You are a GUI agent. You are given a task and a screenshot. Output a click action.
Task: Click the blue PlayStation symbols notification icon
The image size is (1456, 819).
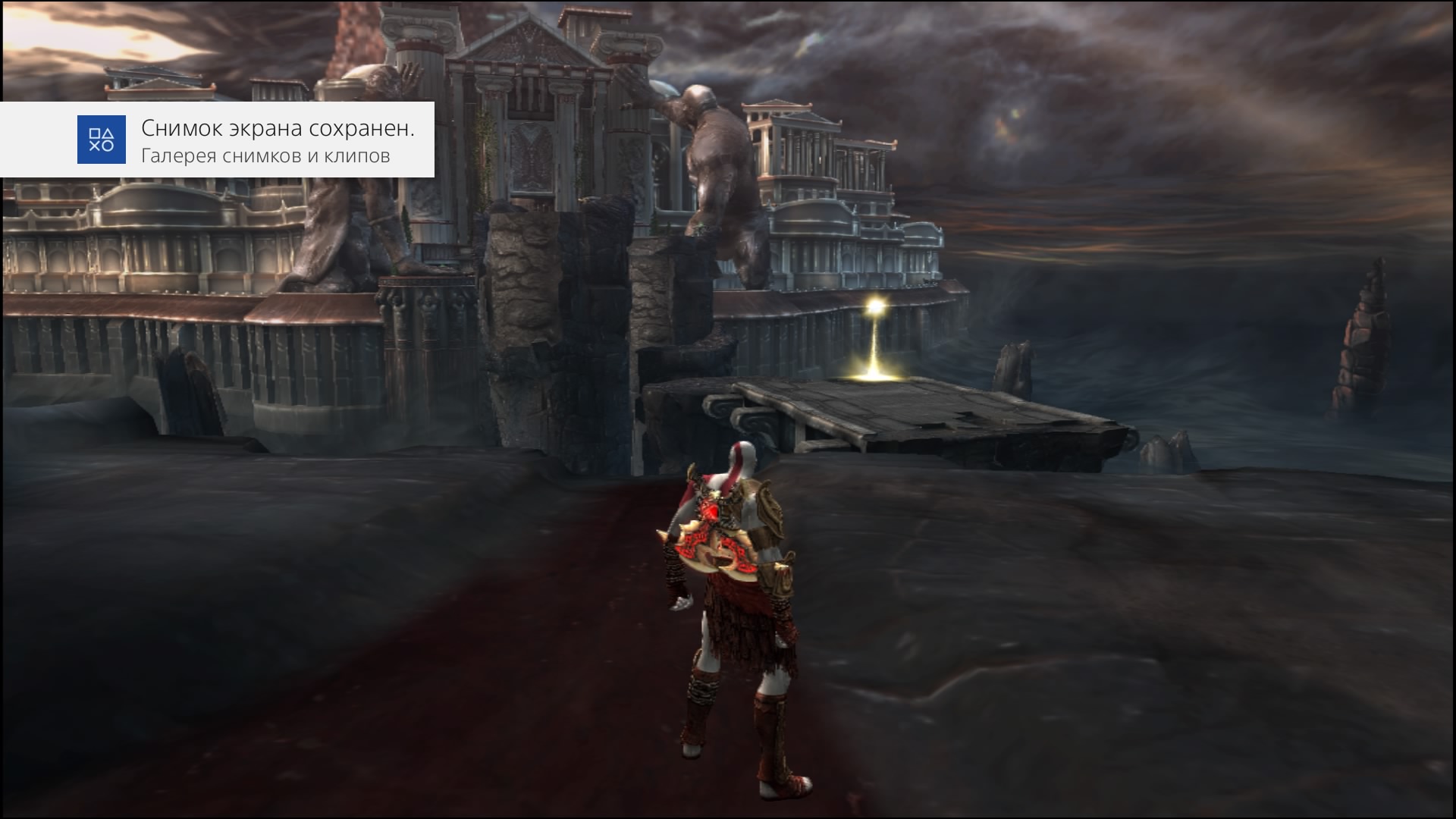click(x=102, y=140)
